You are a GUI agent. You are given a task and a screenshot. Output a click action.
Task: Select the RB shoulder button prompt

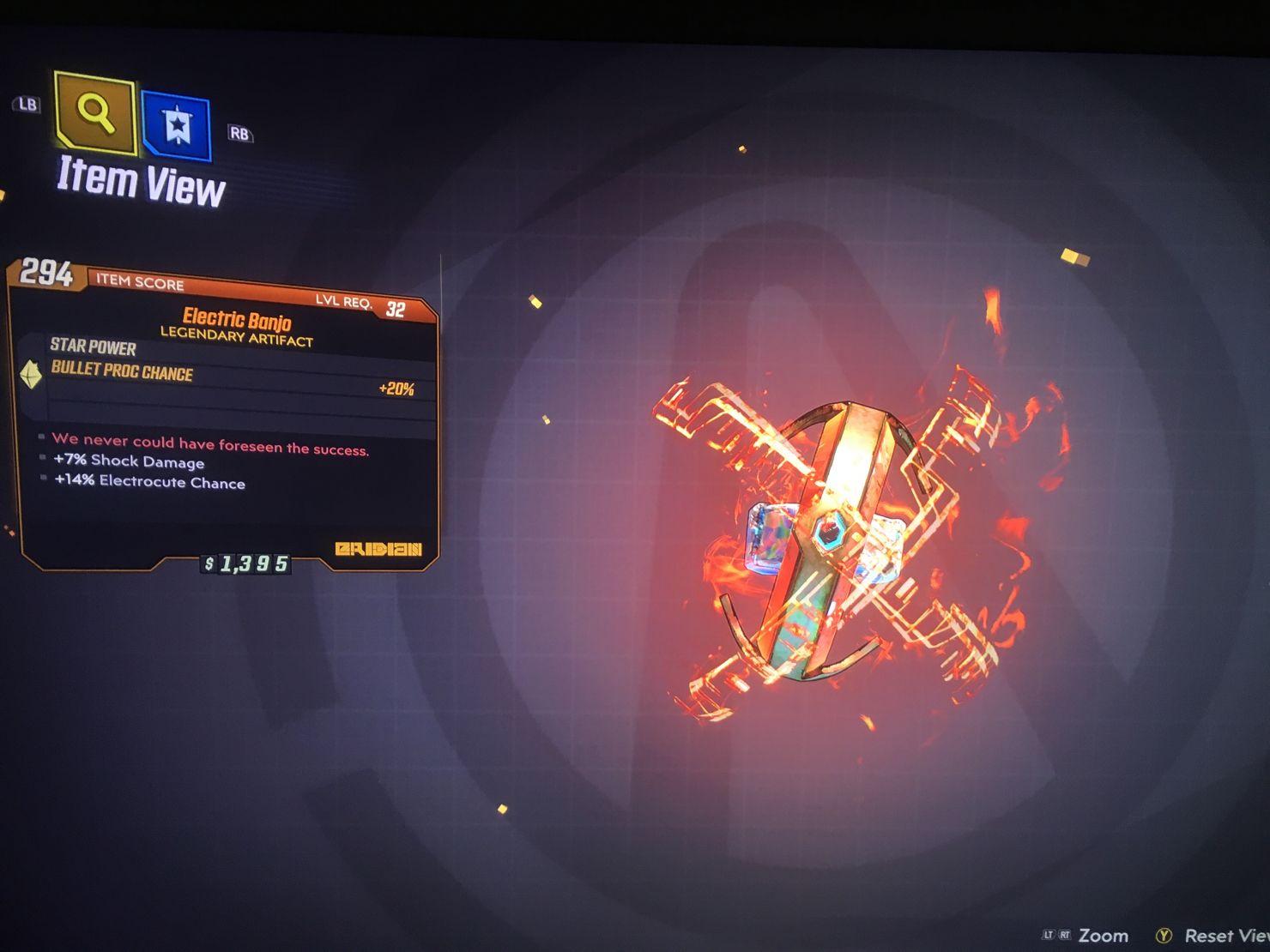pos(239,134)
